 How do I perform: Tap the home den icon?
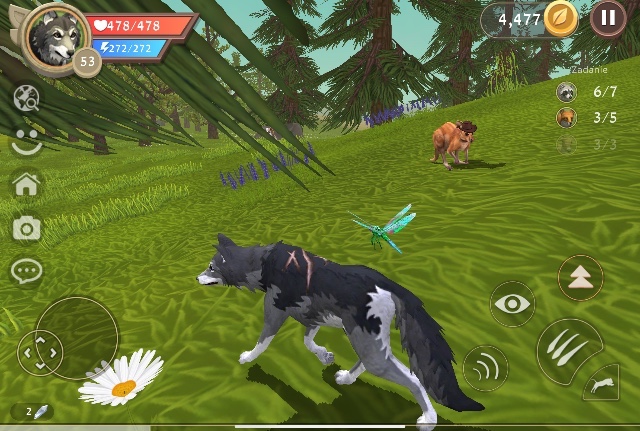pos(26,184)
